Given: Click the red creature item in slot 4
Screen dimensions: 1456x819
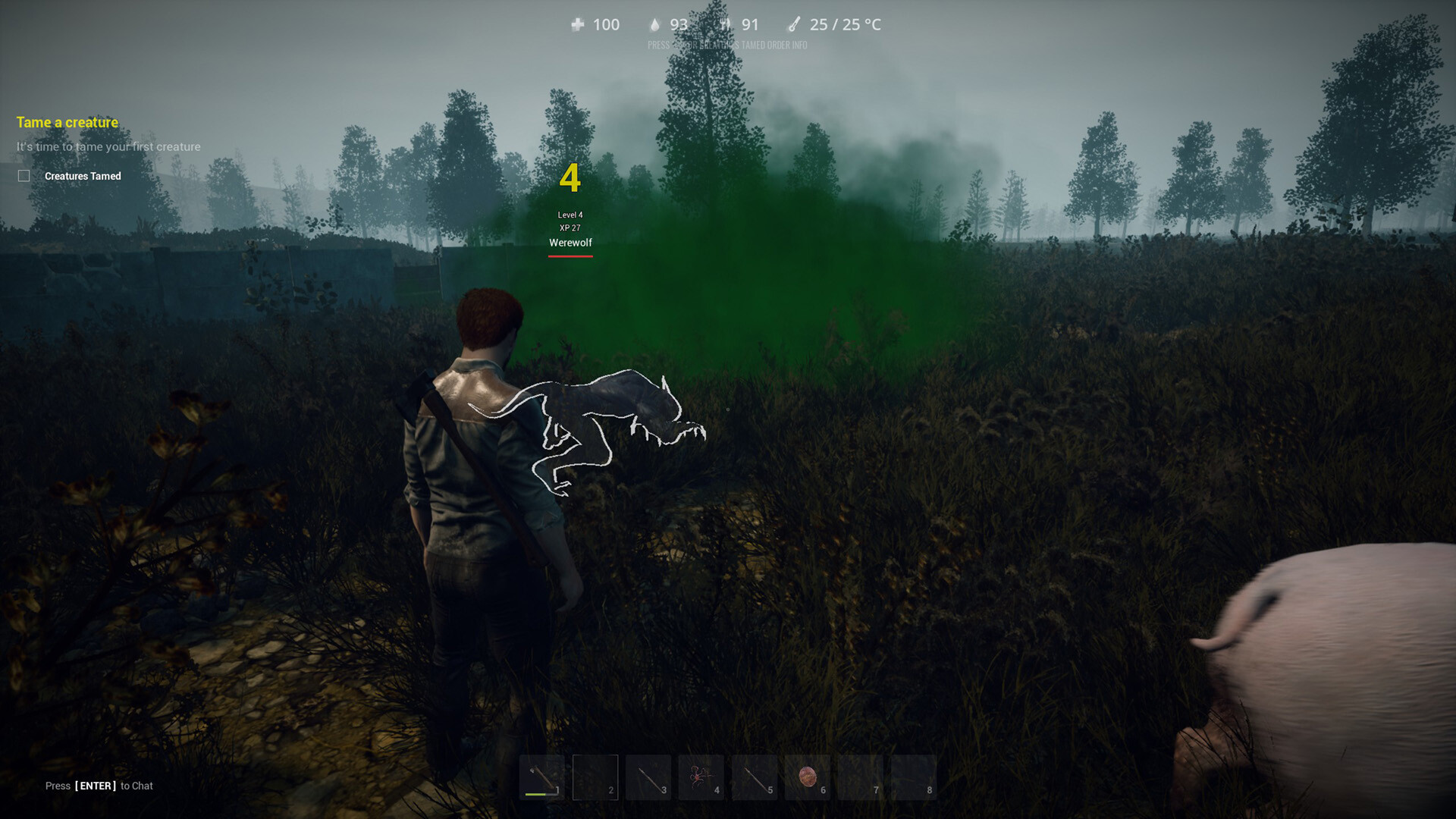Looking at the screenshot, I should coord(701,777).
